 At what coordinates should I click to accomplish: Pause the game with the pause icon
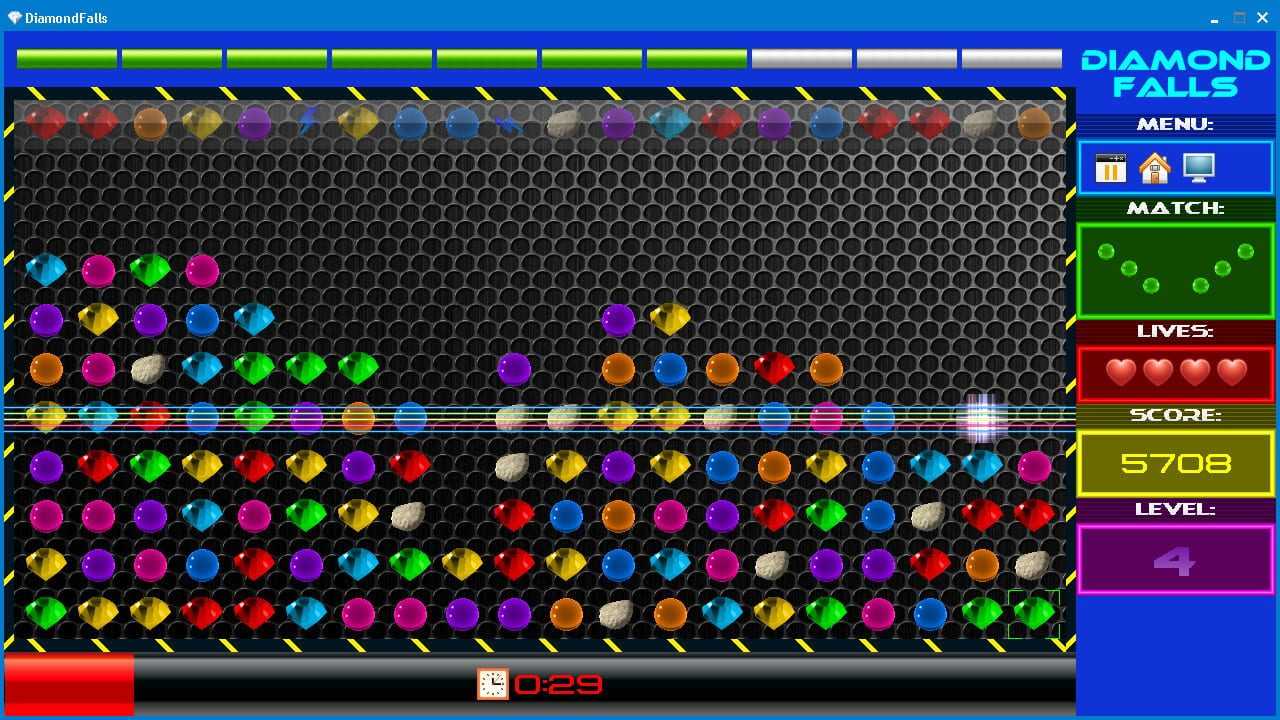(x=1110, y=168)
